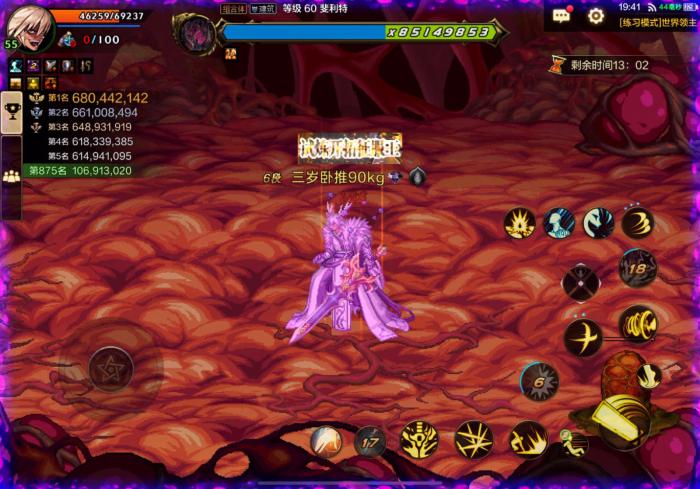This screenshot has width=700, height=489.
Task: Cast the scattered sword strikes skill
Action: coord(474,440)
